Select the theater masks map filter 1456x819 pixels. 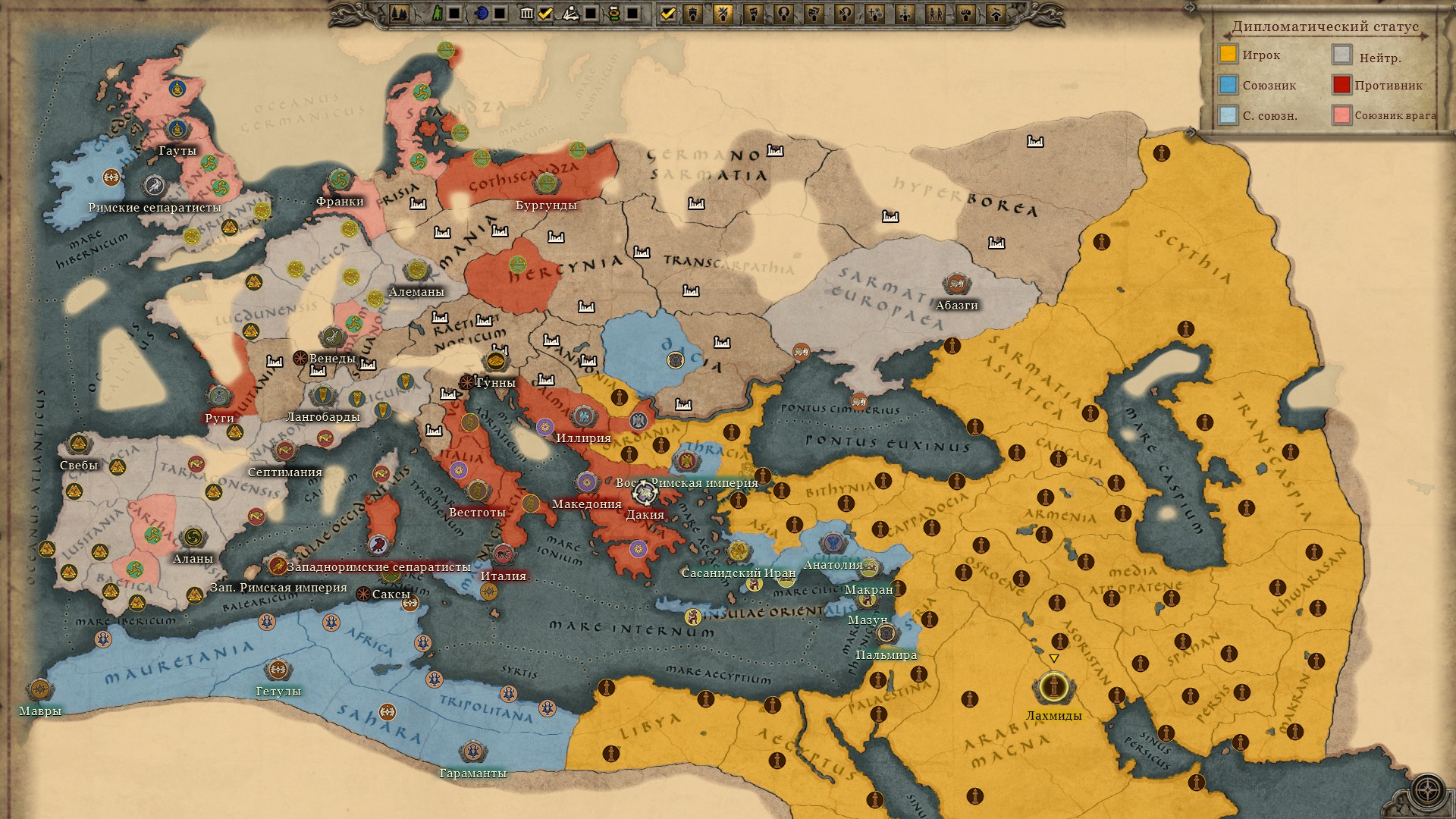click(x=814, y=13)
